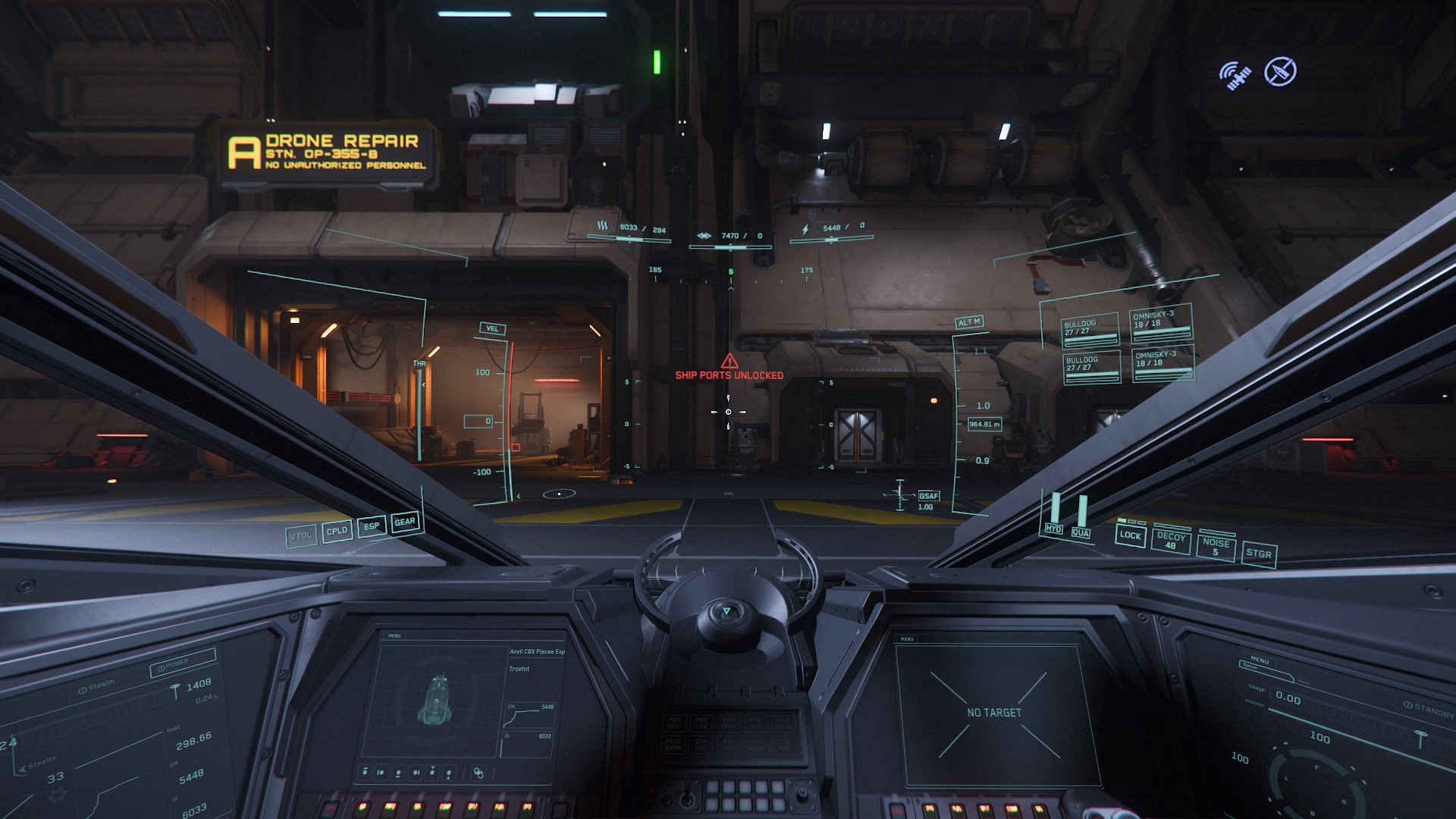The height and width of the screenshot is (819, 1456).
Task: Toggle the GEAR landing gear indicator
Action: pyautogui.click(x=405, y=522)
